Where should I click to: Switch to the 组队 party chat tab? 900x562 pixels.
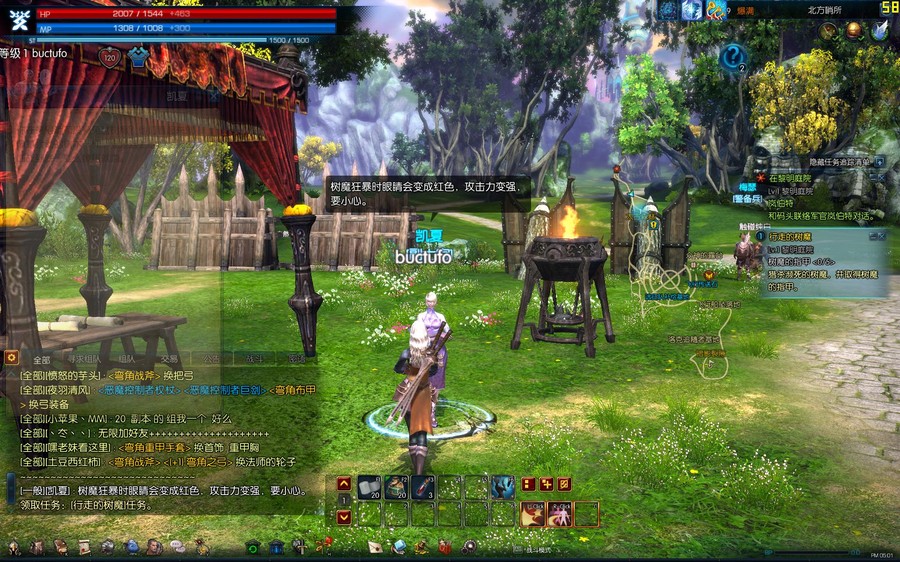point(127,359)
